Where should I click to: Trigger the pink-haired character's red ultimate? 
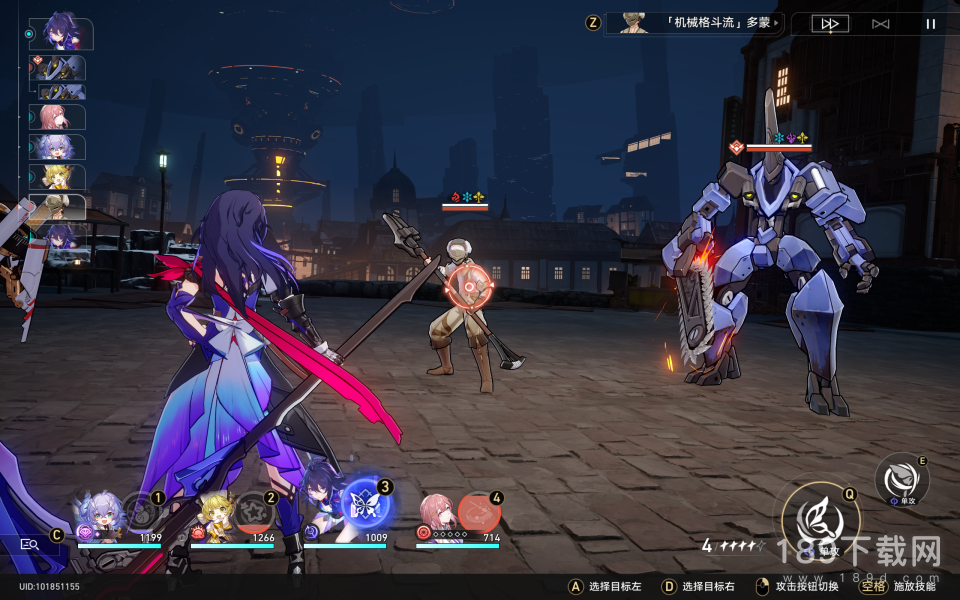pos(479,514)
